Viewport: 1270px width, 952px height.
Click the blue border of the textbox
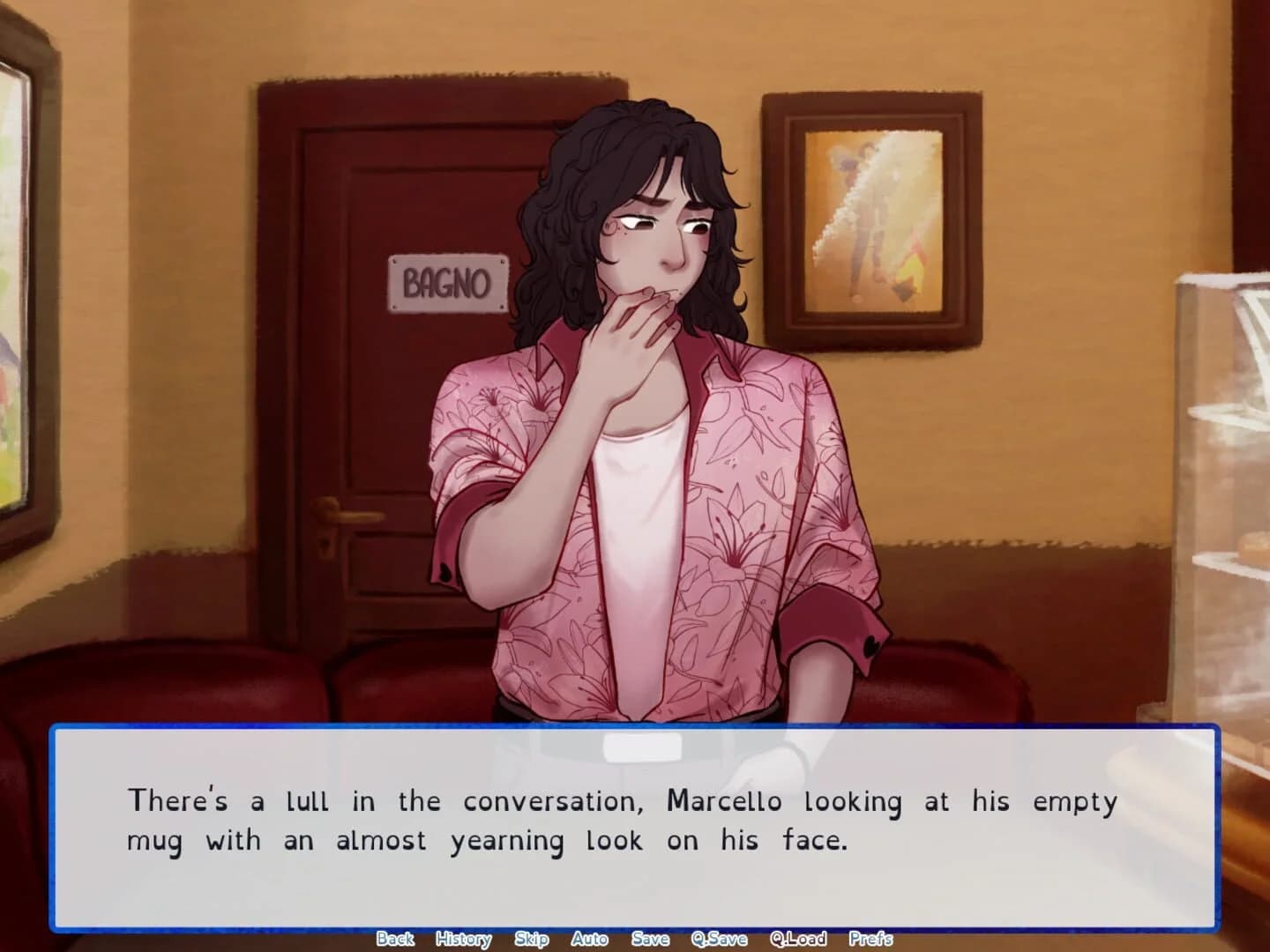pyautogui.click(x=635, y=730)
